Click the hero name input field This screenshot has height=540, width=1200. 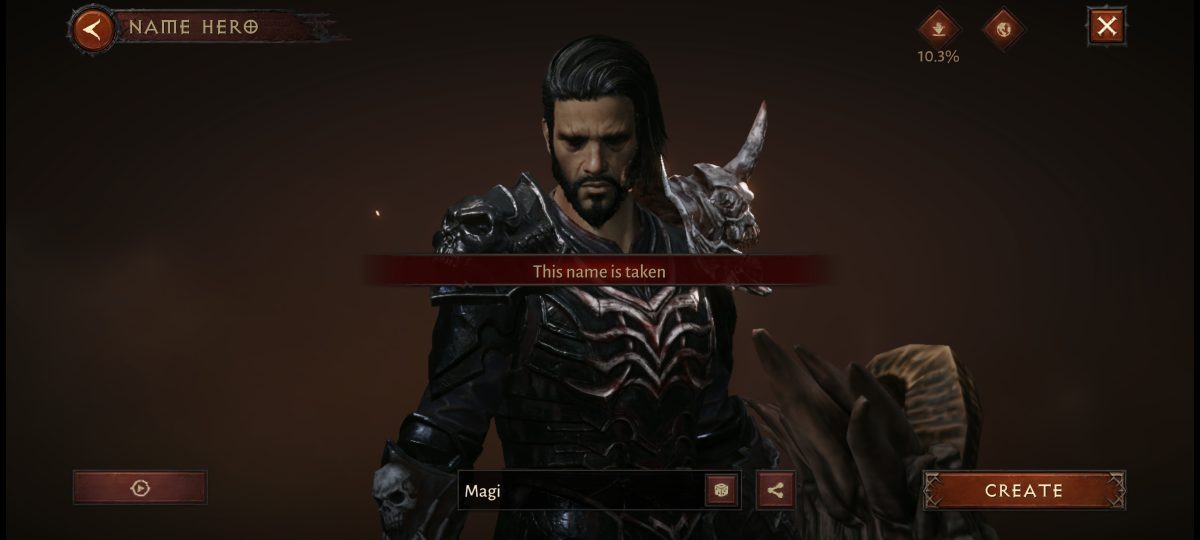[x=580, y=490]
